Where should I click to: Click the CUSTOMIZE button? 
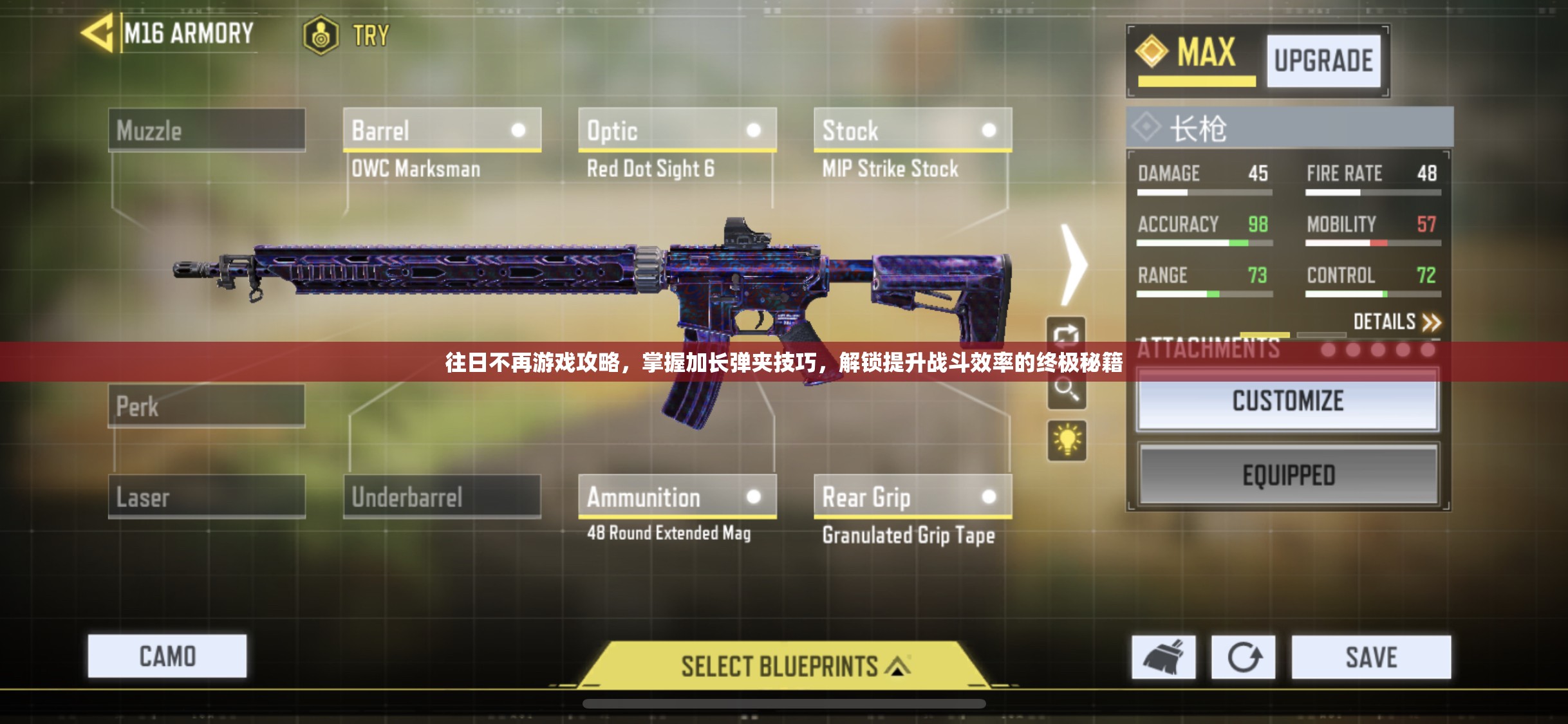click(1288, 402)
